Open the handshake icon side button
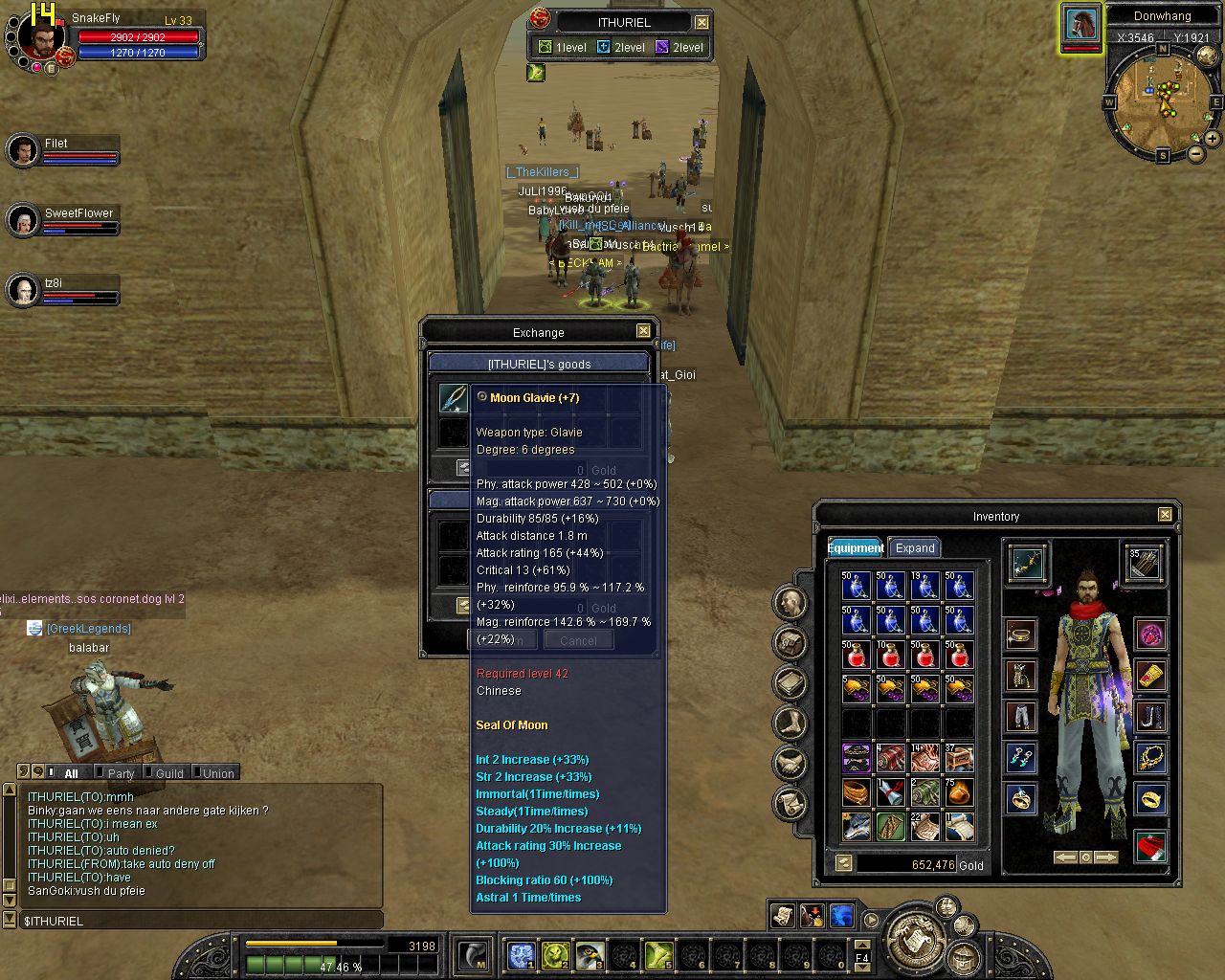The image size is (1225, 980). point(791,763)
